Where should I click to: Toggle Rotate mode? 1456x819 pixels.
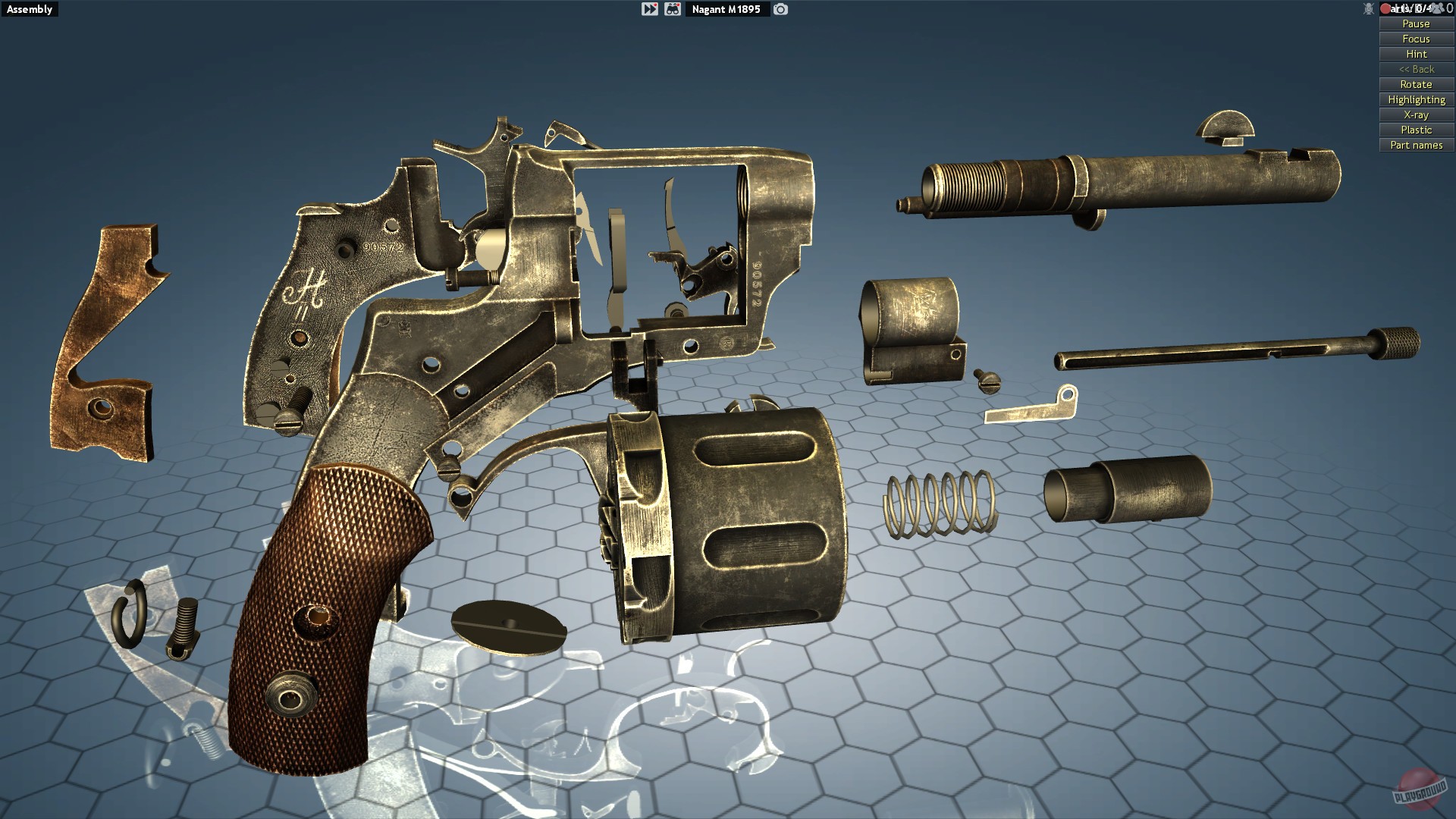1415,84
